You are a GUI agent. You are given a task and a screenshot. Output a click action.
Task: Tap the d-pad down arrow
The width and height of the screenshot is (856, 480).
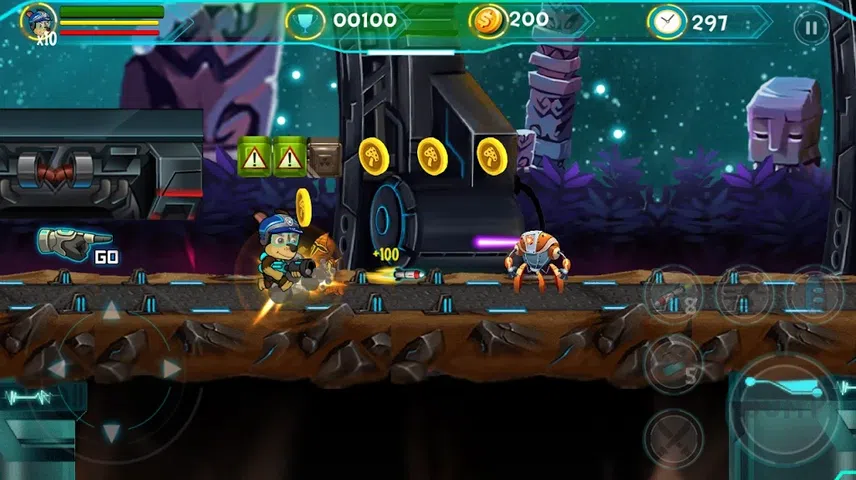pyautogui.click(x=112, y=431)
